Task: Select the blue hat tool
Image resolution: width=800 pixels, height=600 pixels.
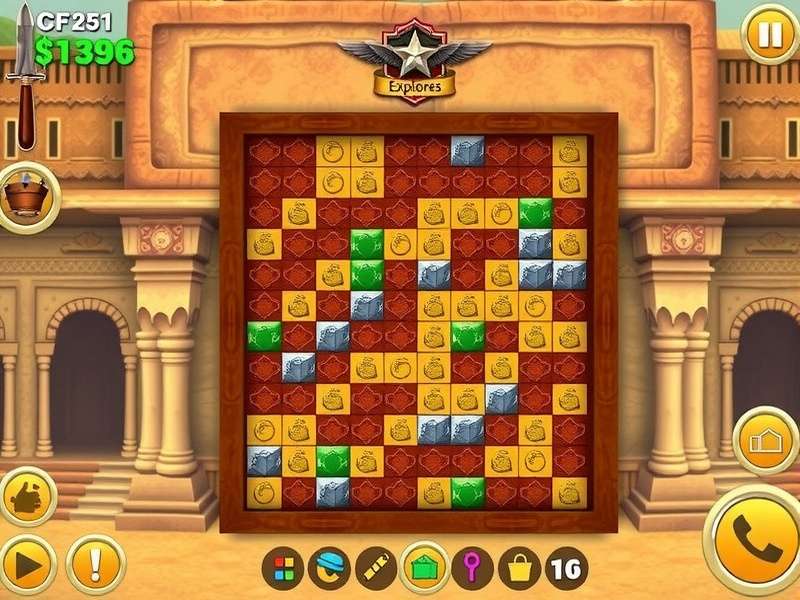Action: (329, 569)
